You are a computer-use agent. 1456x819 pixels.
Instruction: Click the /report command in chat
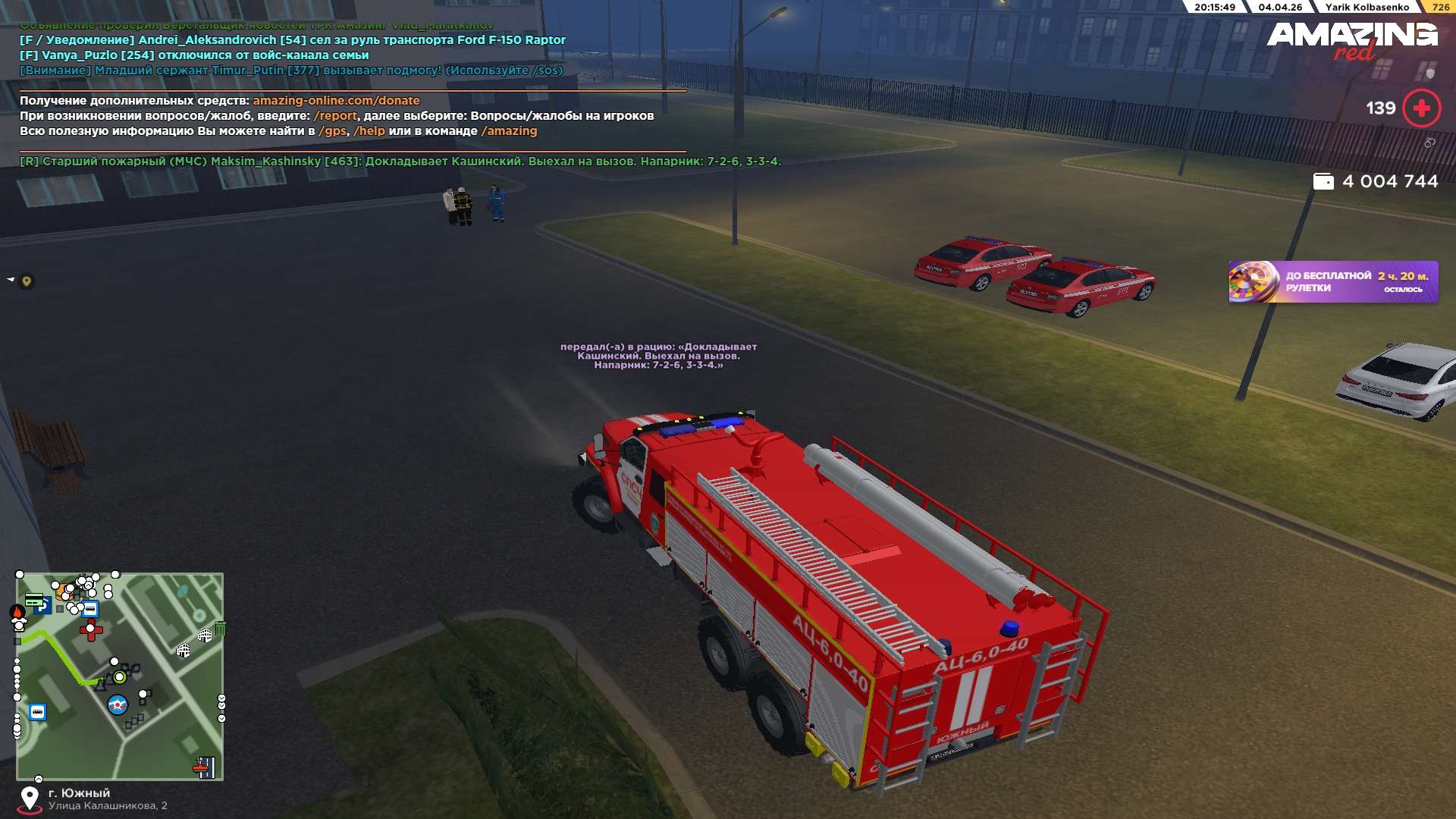click(x=334, y=116)
